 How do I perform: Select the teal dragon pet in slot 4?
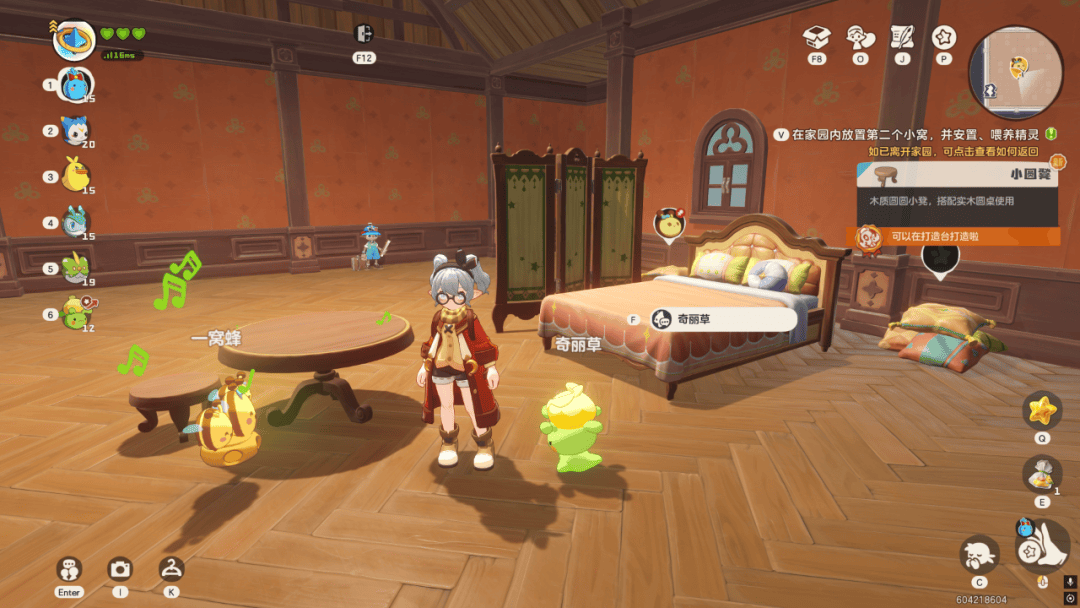[75, 222]
